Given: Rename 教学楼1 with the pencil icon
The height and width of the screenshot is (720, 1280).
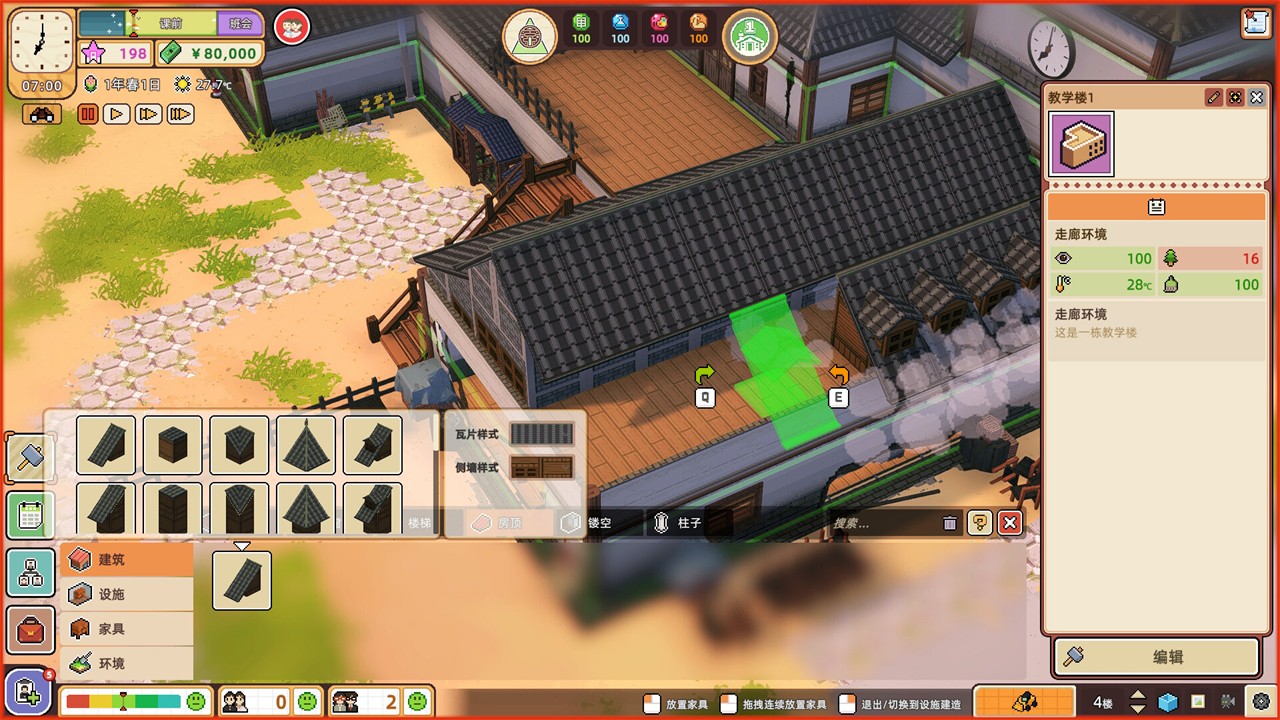Looking at the screenshot, I should point(1214,97).
